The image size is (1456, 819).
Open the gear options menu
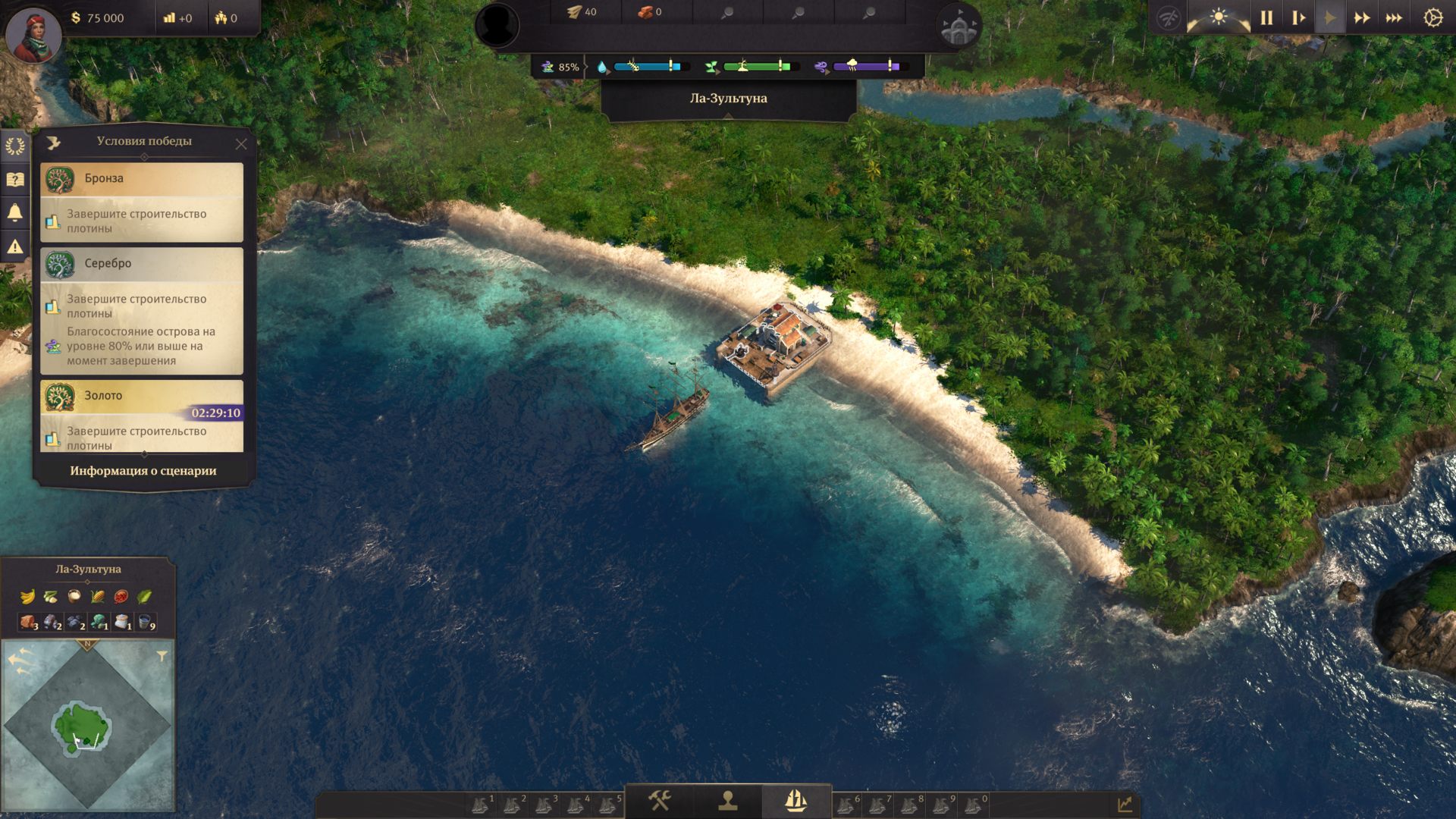[1432, 17]
